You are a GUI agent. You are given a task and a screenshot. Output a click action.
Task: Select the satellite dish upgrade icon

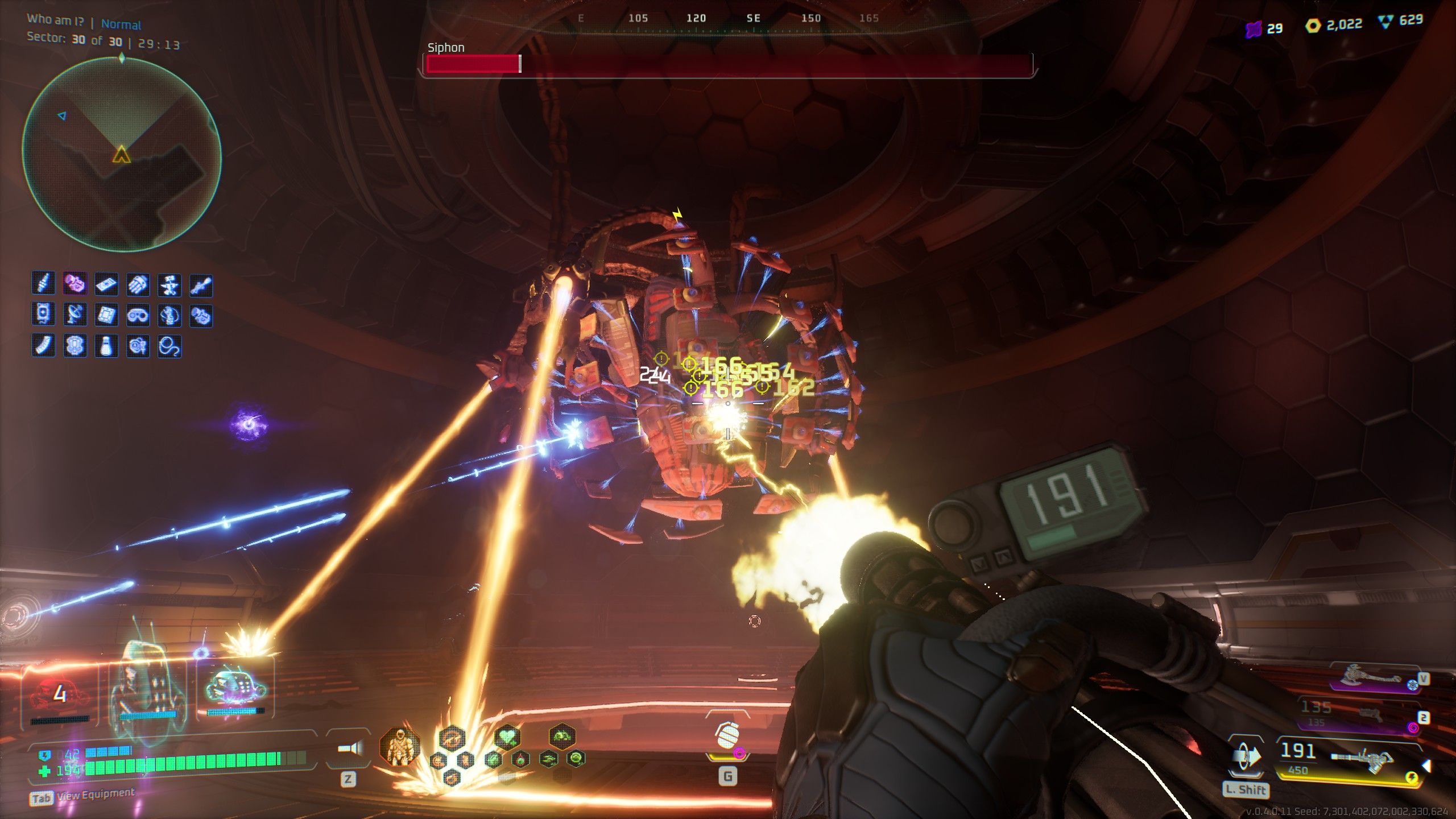coord(75,315)
